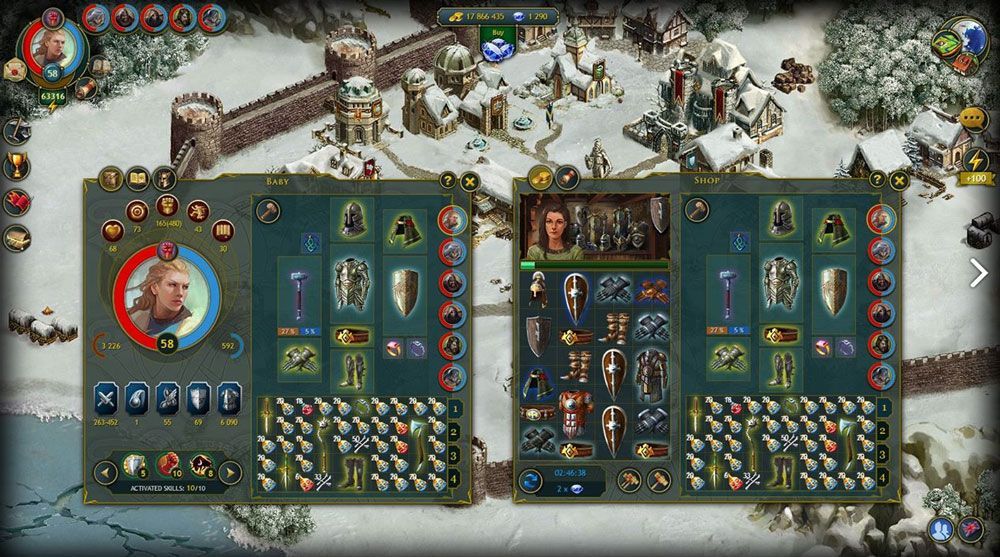Open help for the Shop window
Viewport: 1000px width, 557px height.
click(x=877, y=180)
